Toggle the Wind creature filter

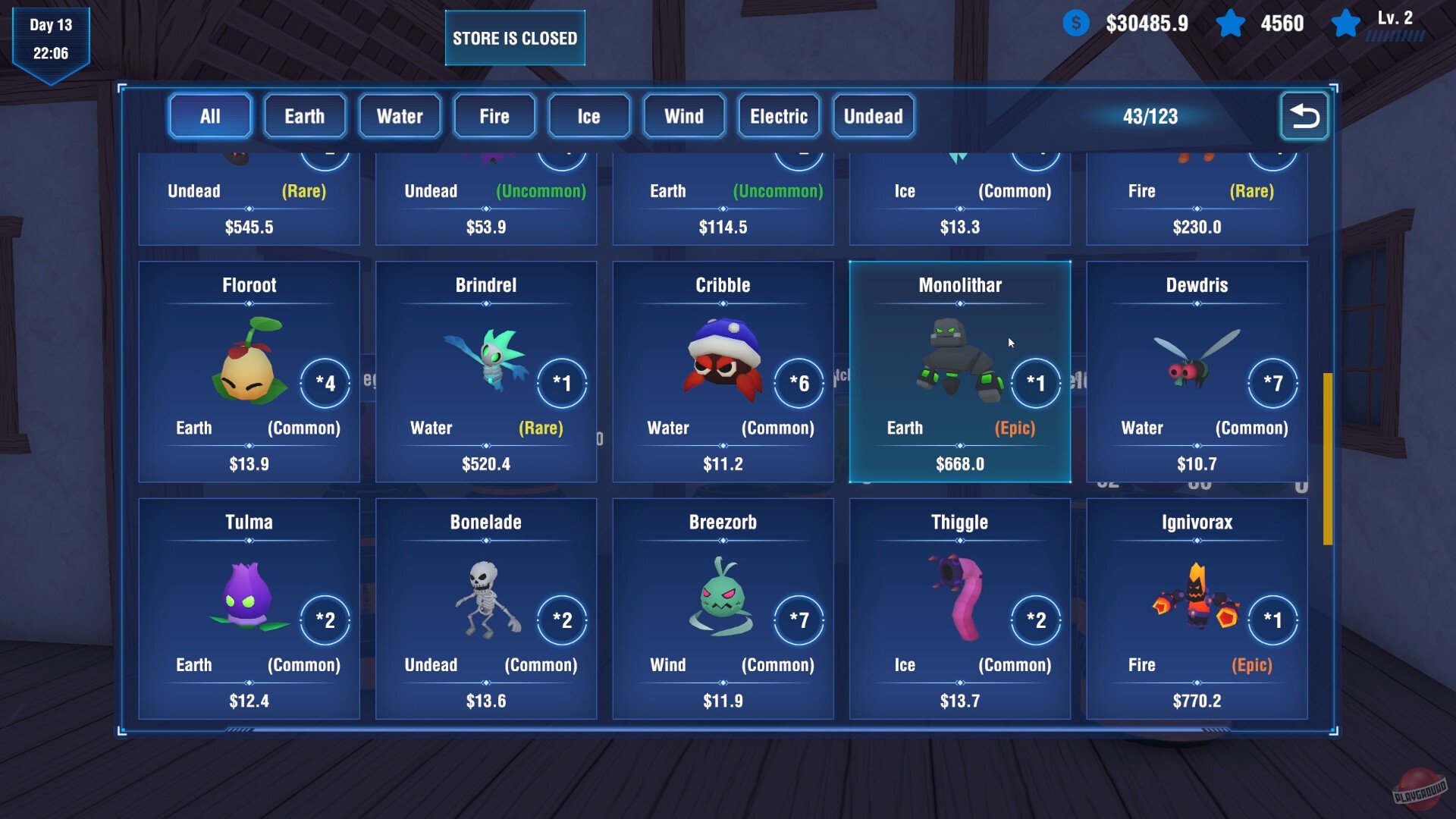[x=683, y=116]
